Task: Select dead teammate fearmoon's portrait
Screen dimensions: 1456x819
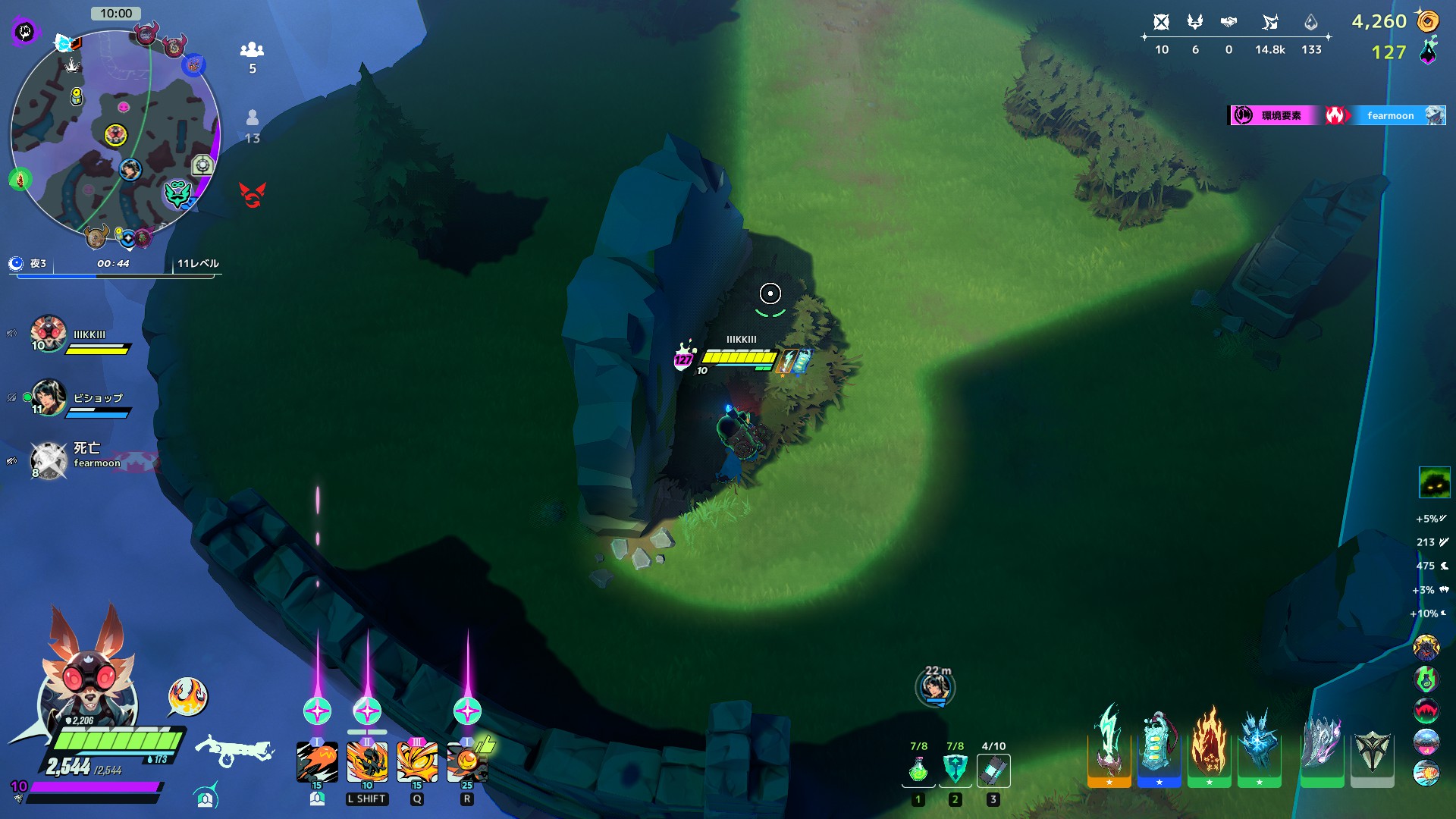Action: (x=49, y=460)
